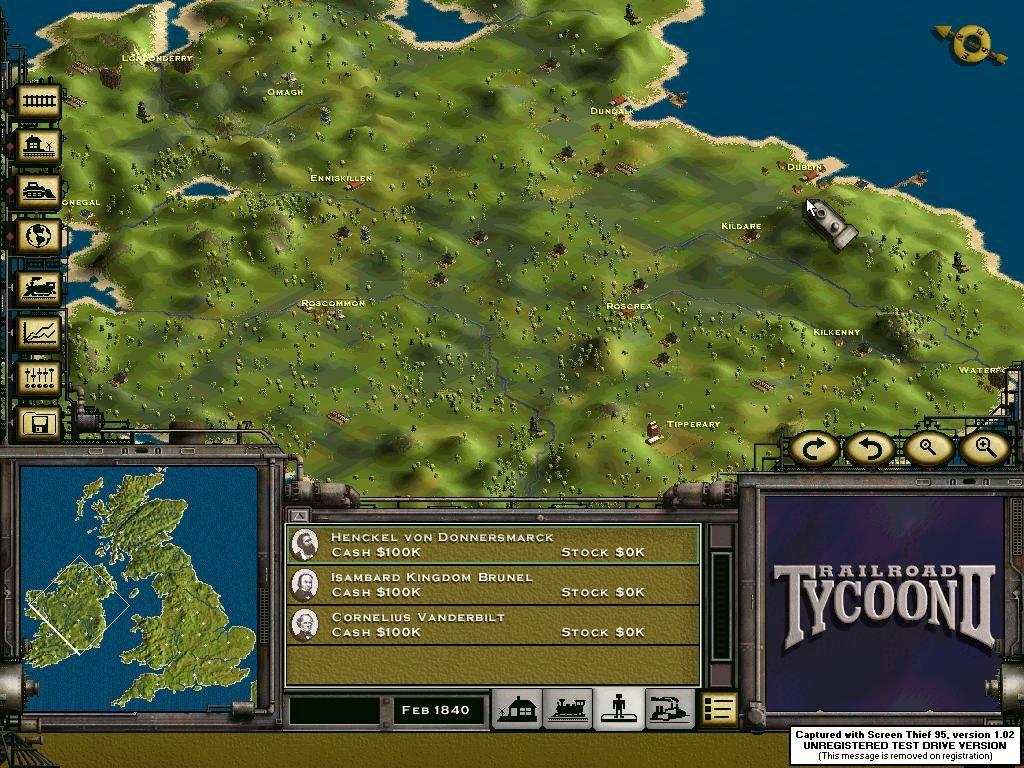
Task: Select player Isambard Kingdom Brunel
Action: click(492, 584)
